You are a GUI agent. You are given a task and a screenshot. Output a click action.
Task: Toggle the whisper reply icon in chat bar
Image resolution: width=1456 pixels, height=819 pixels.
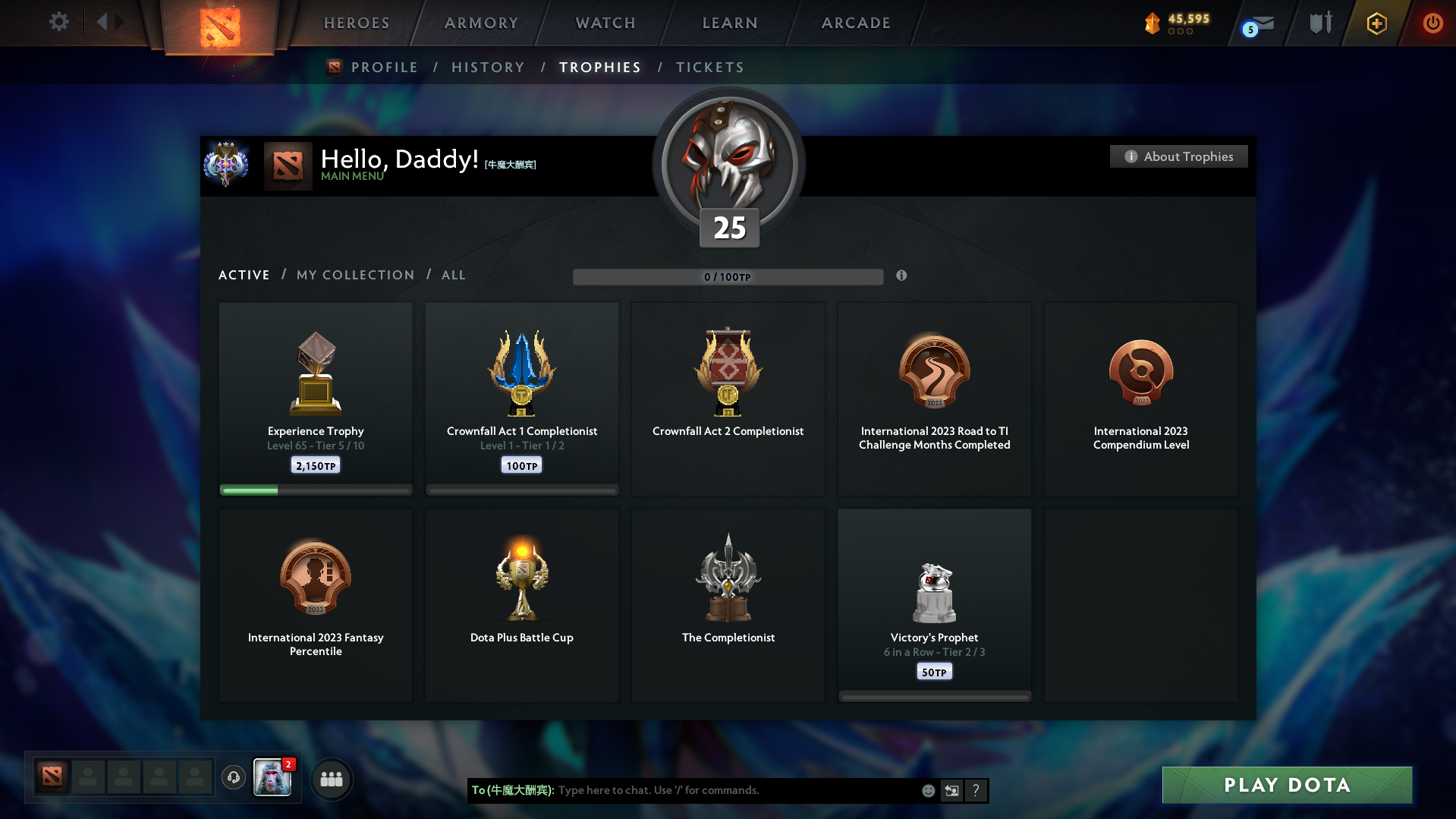(x=951, y=790)
